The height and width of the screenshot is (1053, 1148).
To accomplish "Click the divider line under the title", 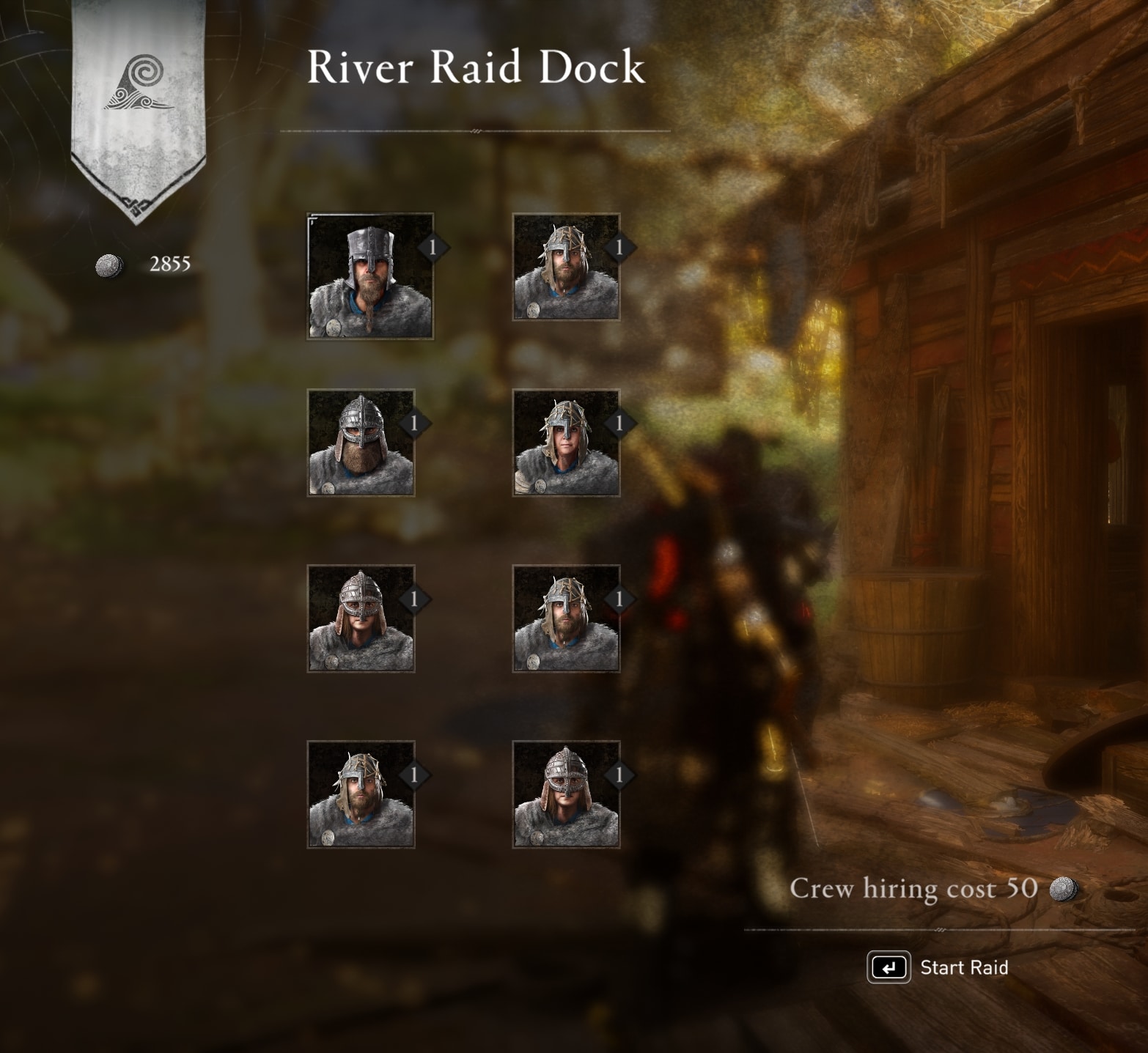I will click(477, 130).
